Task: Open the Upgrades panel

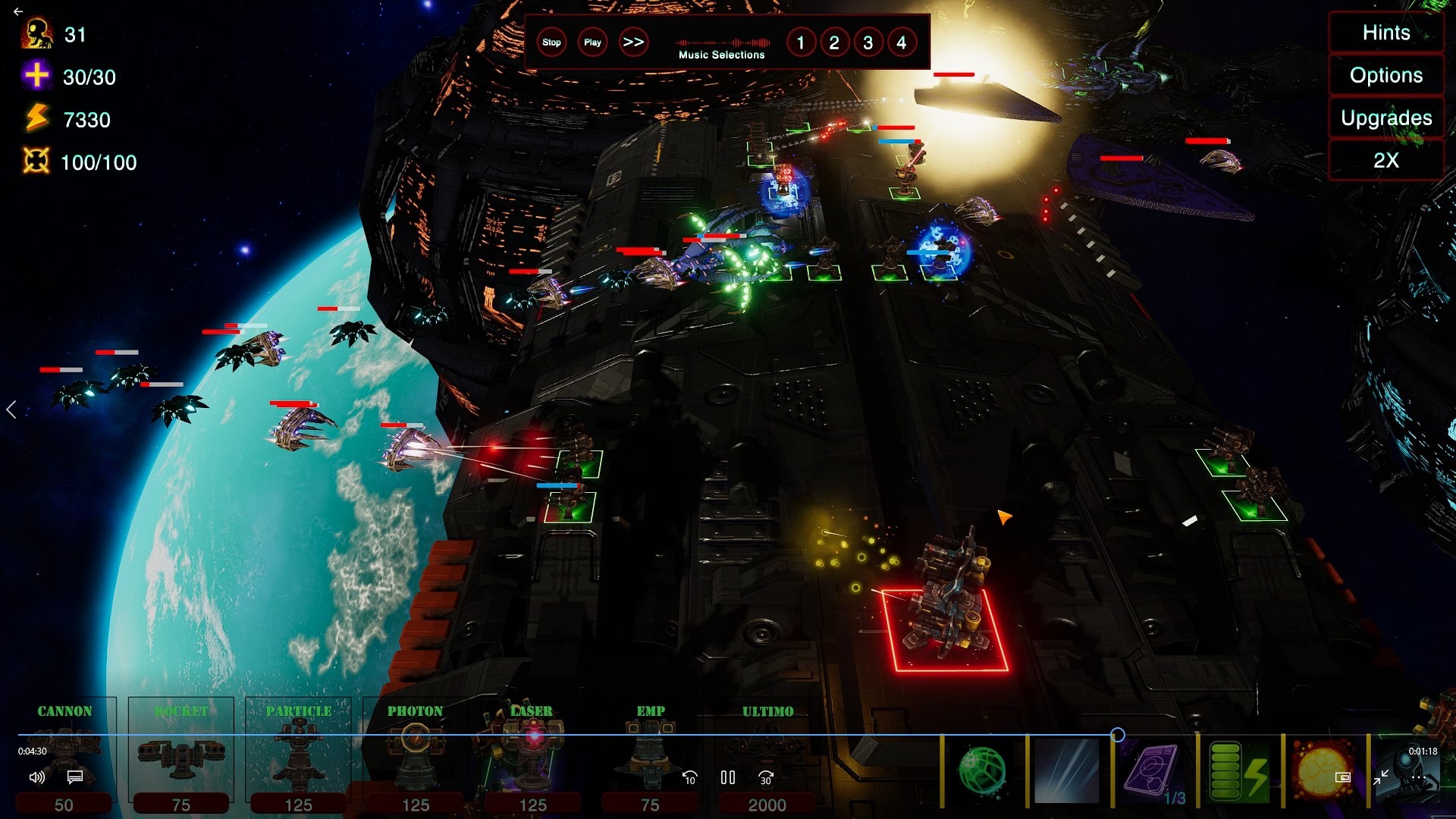Action: point(1385,118)
